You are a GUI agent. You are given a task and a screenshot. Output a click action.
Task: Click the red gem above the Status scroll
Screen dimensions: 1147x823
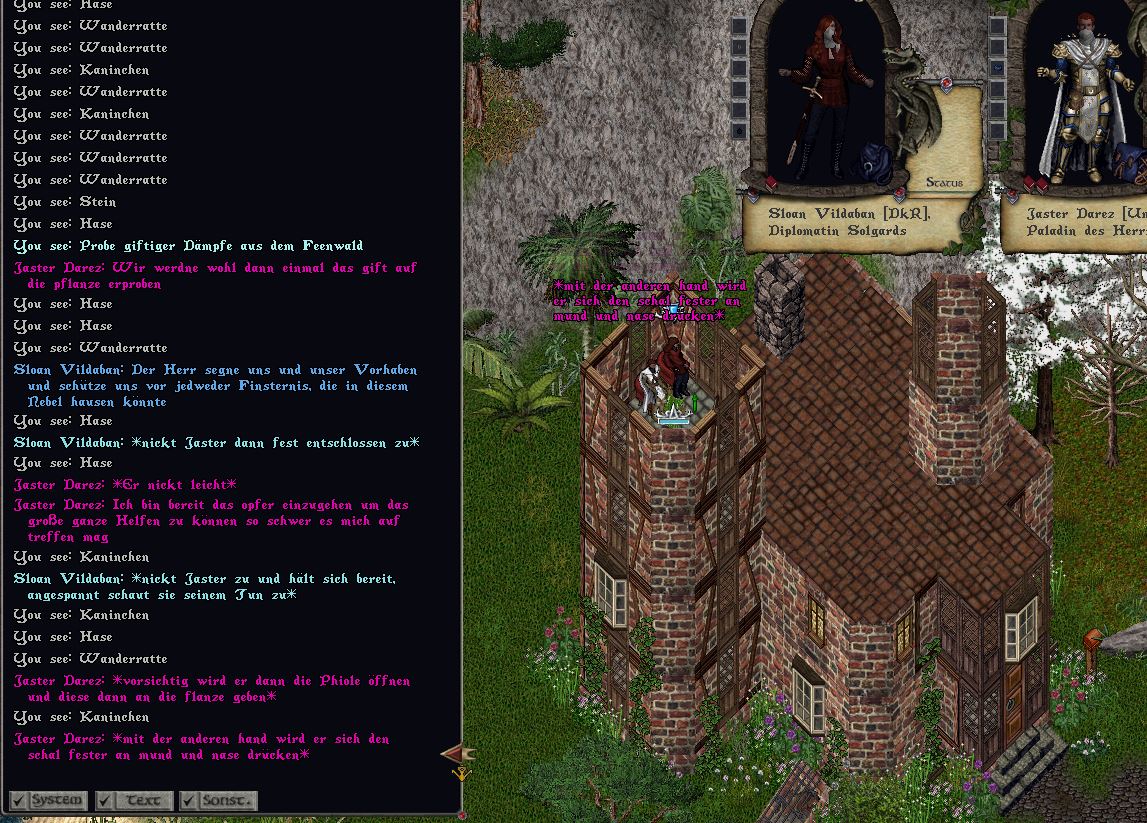click(x=946, y=85)
